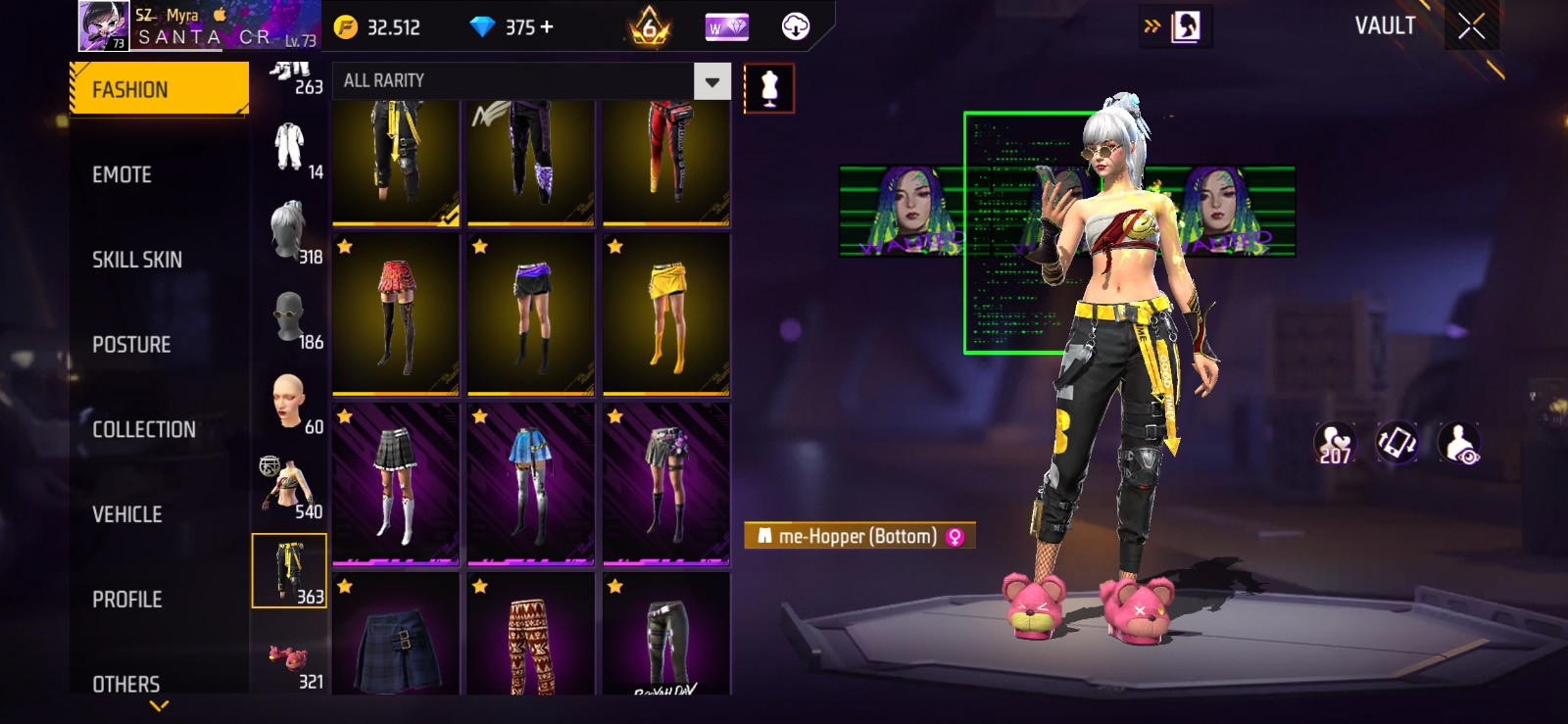Close the Vault screen

click(x=1471, y=26)
